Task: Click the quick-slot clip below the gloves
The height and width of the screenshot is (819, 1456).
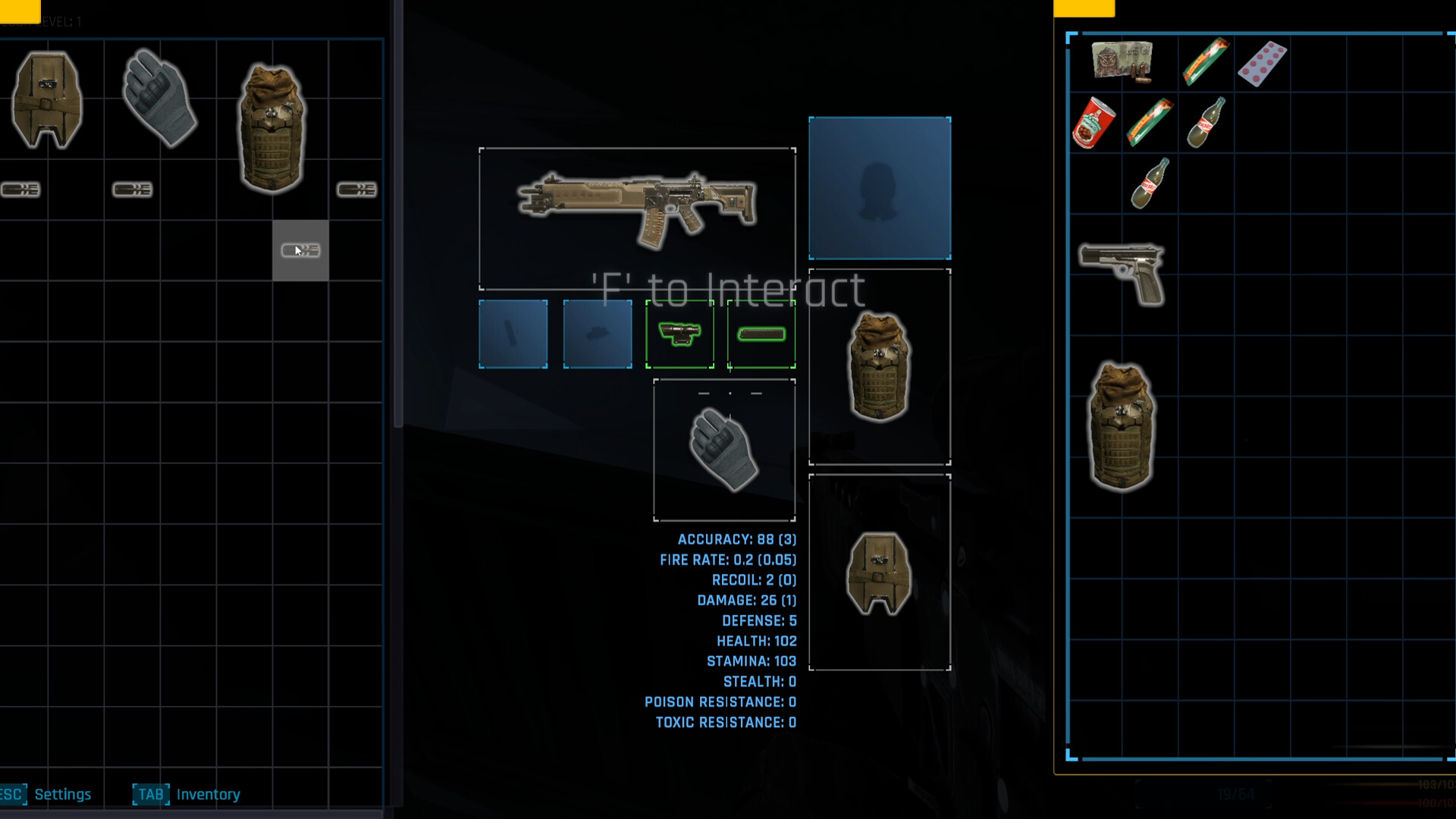Action: (x=133, y=190)
